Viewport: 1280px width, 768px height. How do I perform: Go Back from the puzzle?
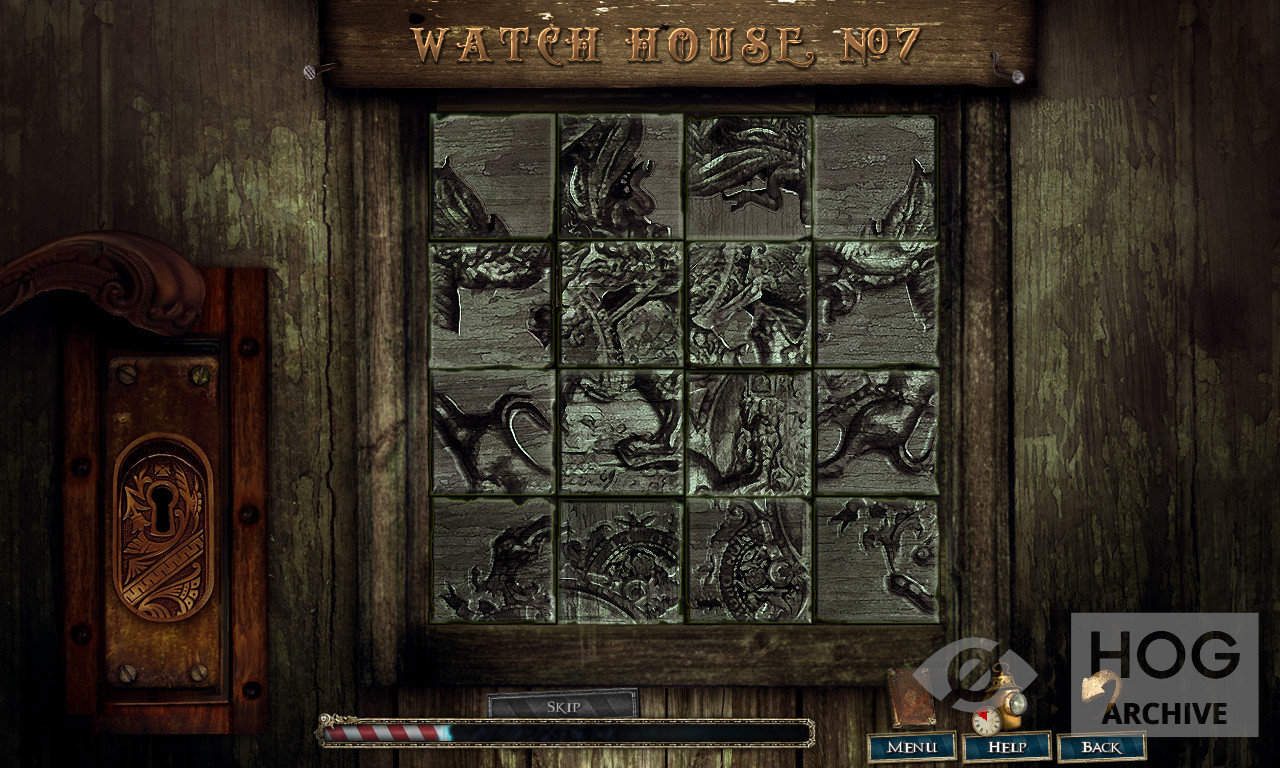(1101, 747)
